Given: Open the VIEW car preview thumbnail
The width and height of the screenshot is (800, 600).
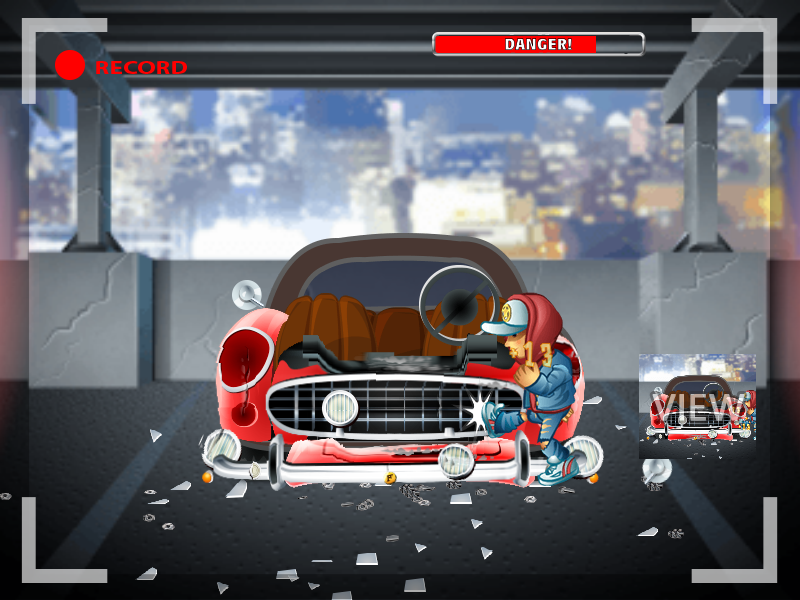Looking at the screenshot, I should coord(697,406).
